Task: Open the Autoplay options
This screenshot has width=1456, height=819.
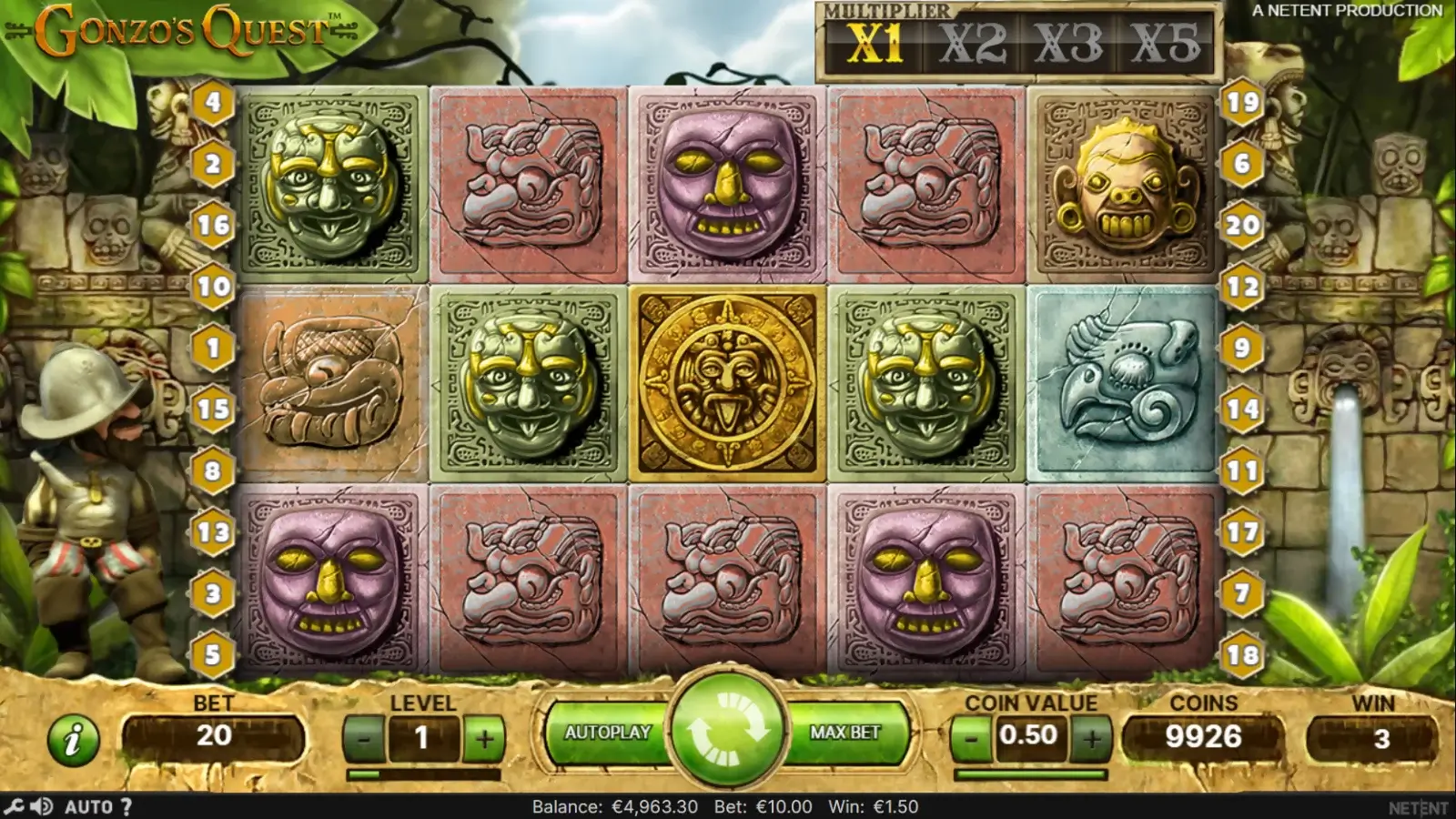Action: tap(607, 733)
